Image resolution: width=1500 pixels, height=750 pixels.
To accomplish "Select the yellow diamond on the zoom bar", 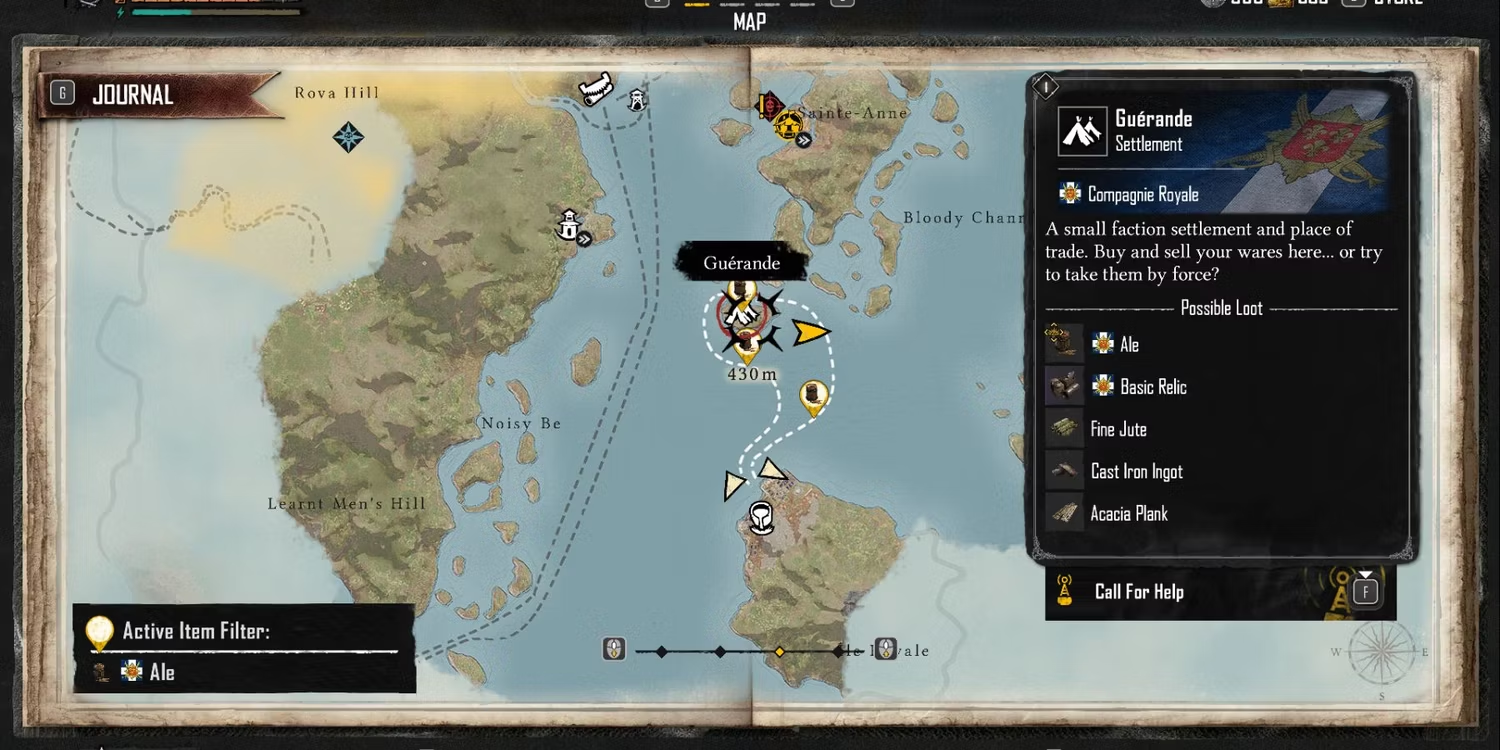I will [779, 652].
